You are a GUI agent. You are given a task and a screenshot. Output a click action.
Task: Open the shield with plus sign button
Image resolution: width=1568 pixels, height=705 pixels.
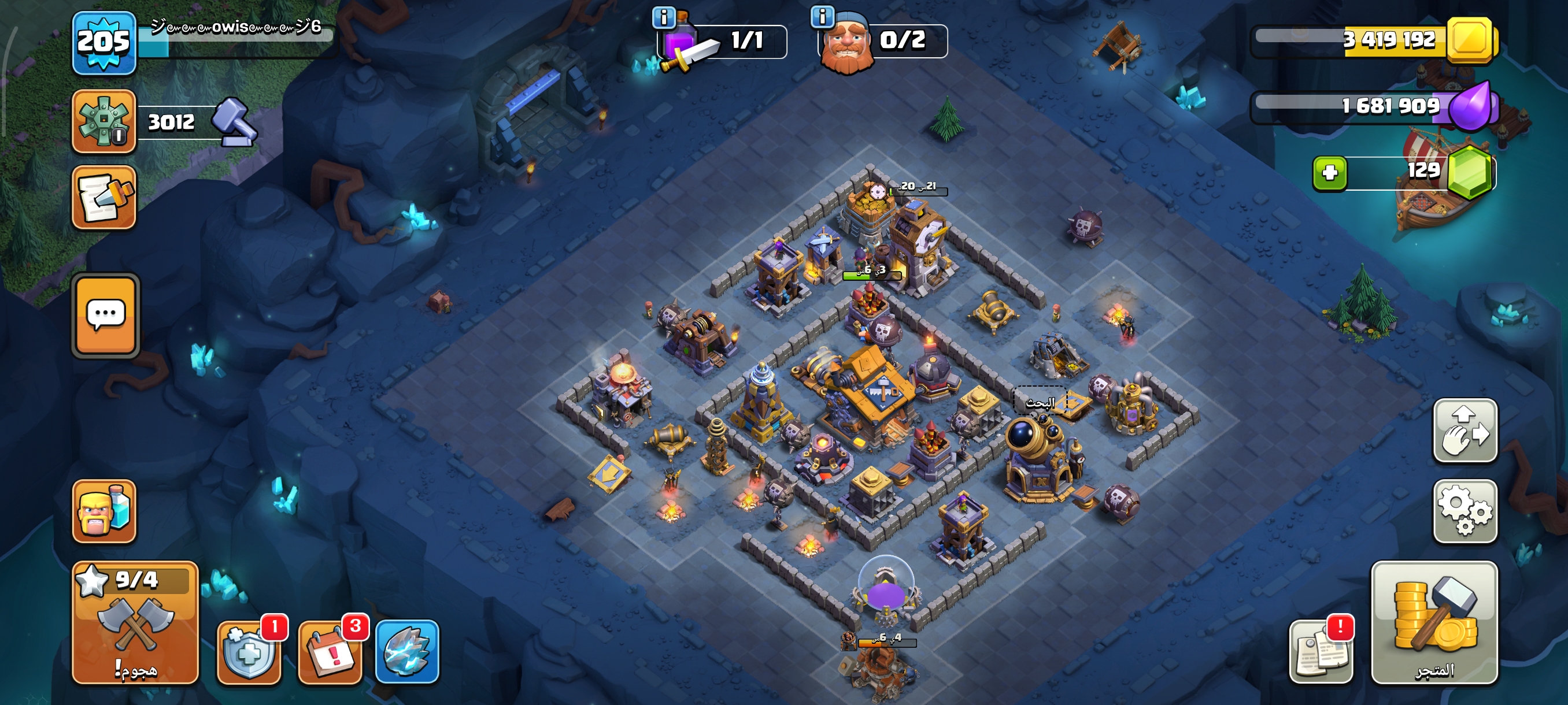[x=249, y=652]
